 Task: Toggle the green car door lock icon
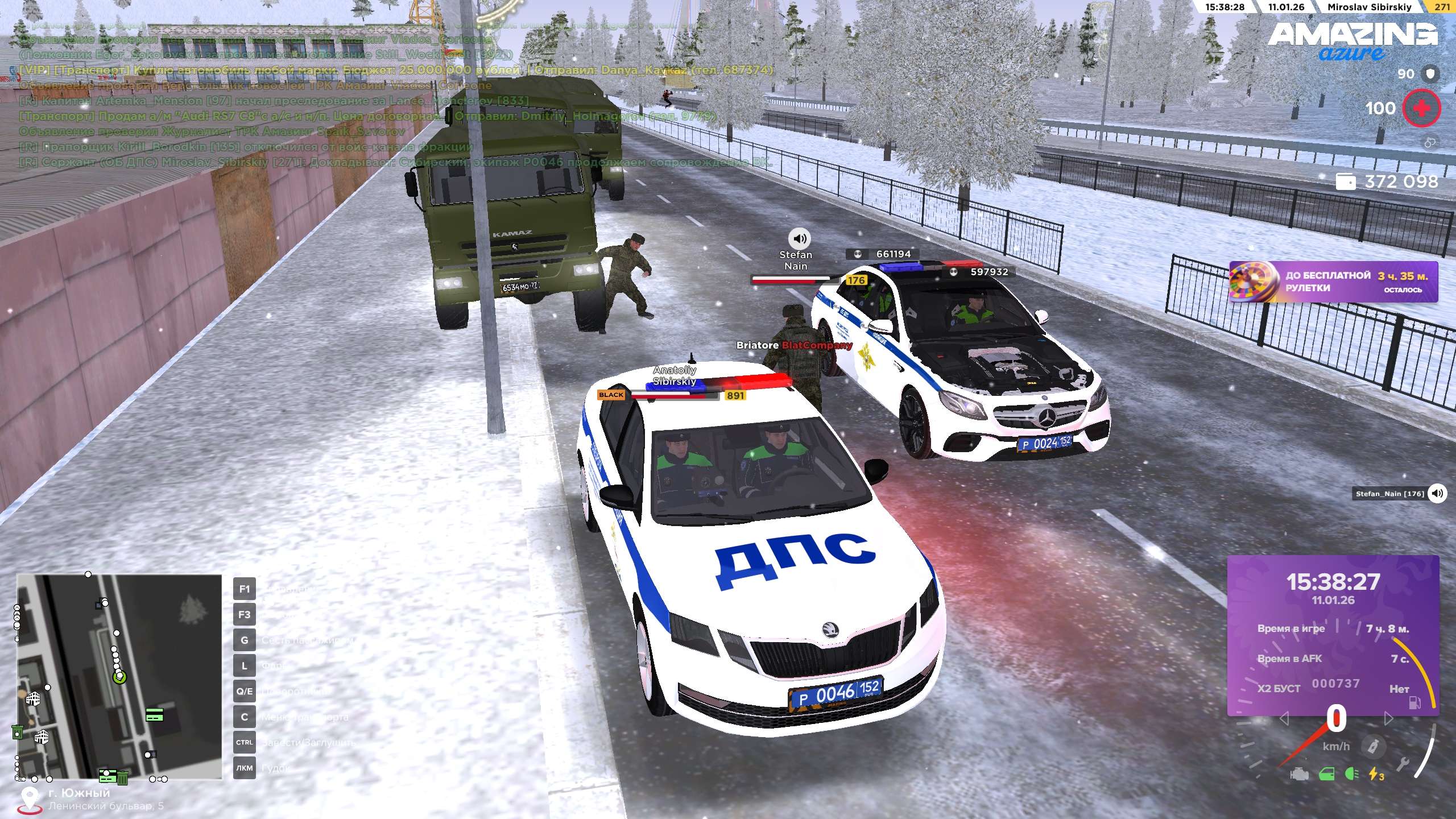[1327, 774]
